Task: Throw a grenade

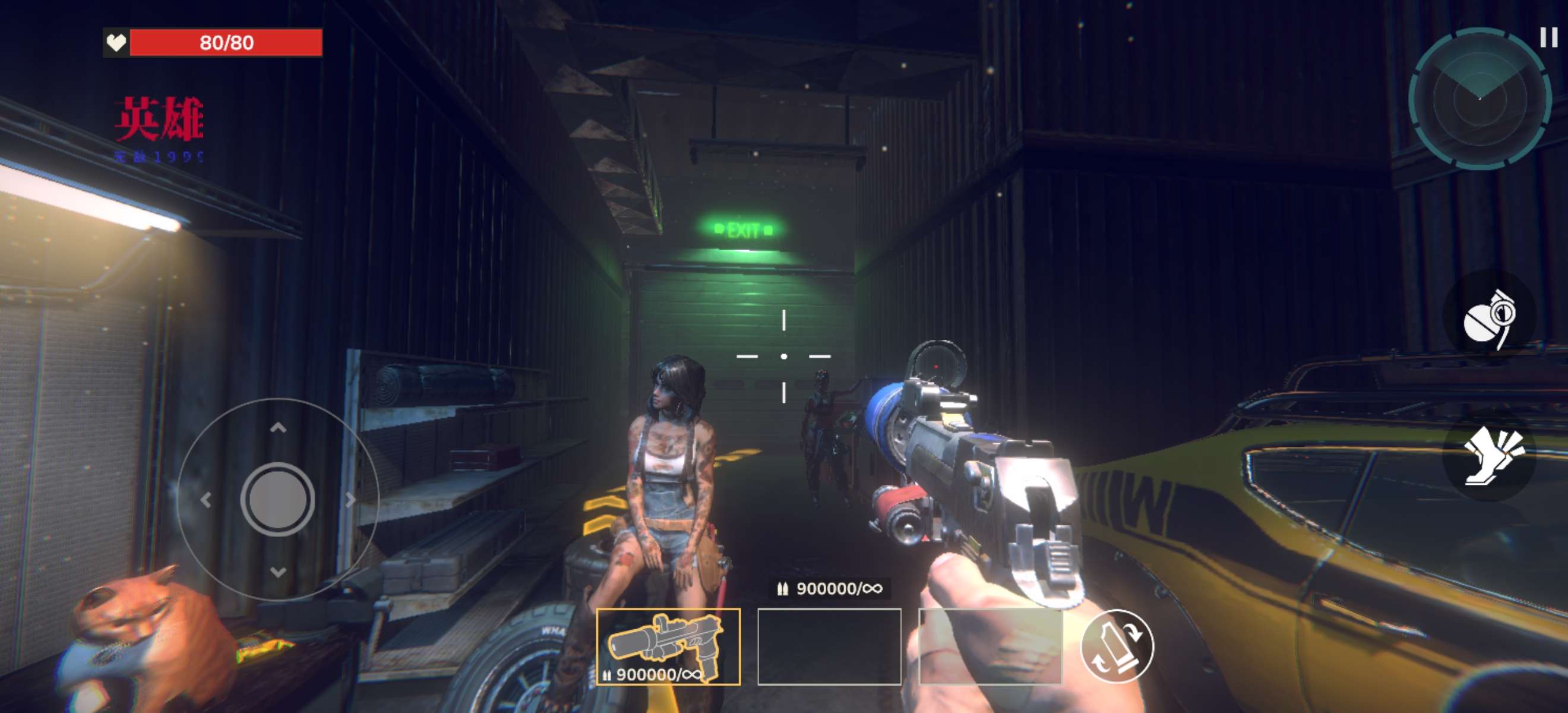Action: 1489,318
